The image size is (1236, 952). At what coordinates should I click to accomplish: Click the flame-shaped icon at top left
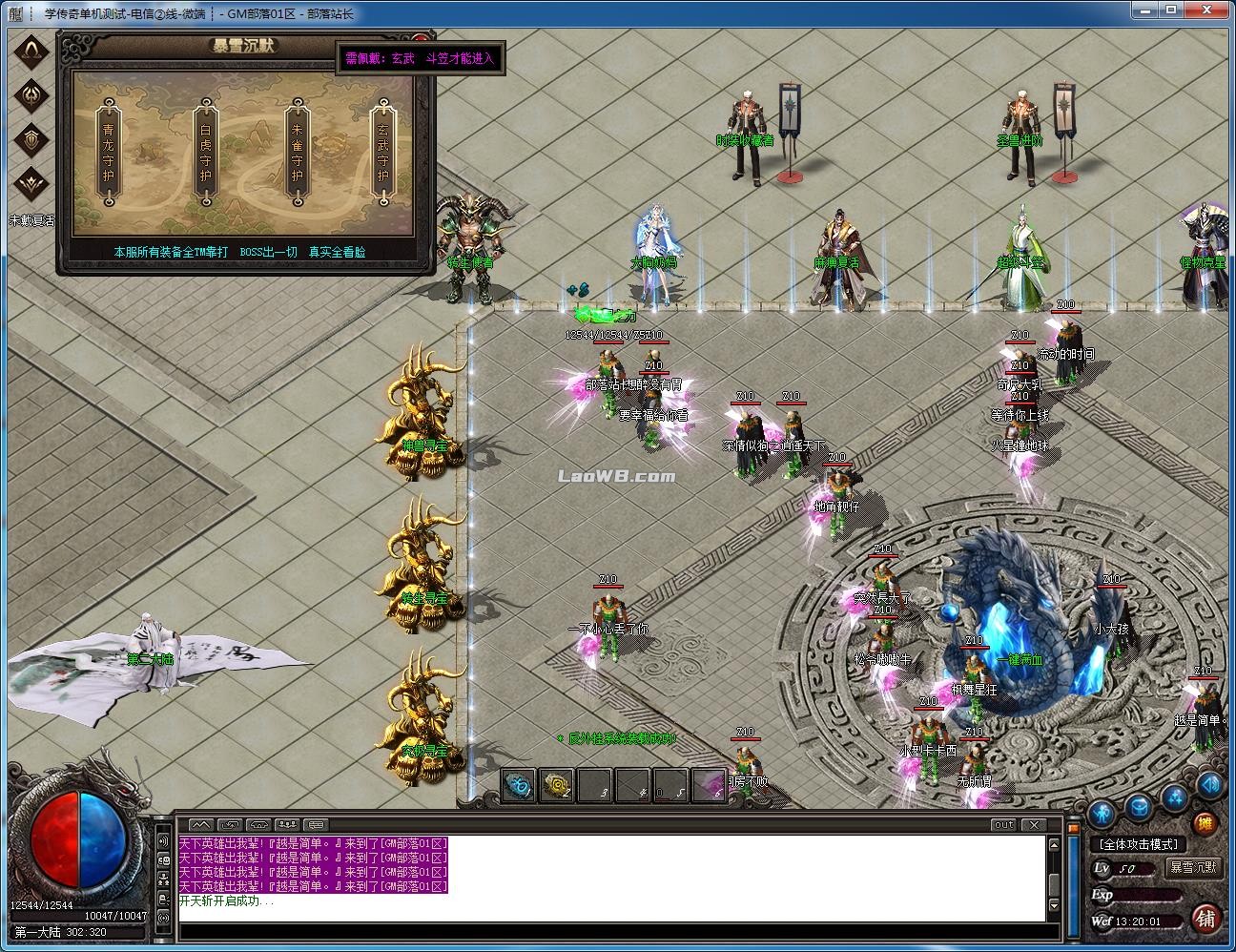point(32,50)
